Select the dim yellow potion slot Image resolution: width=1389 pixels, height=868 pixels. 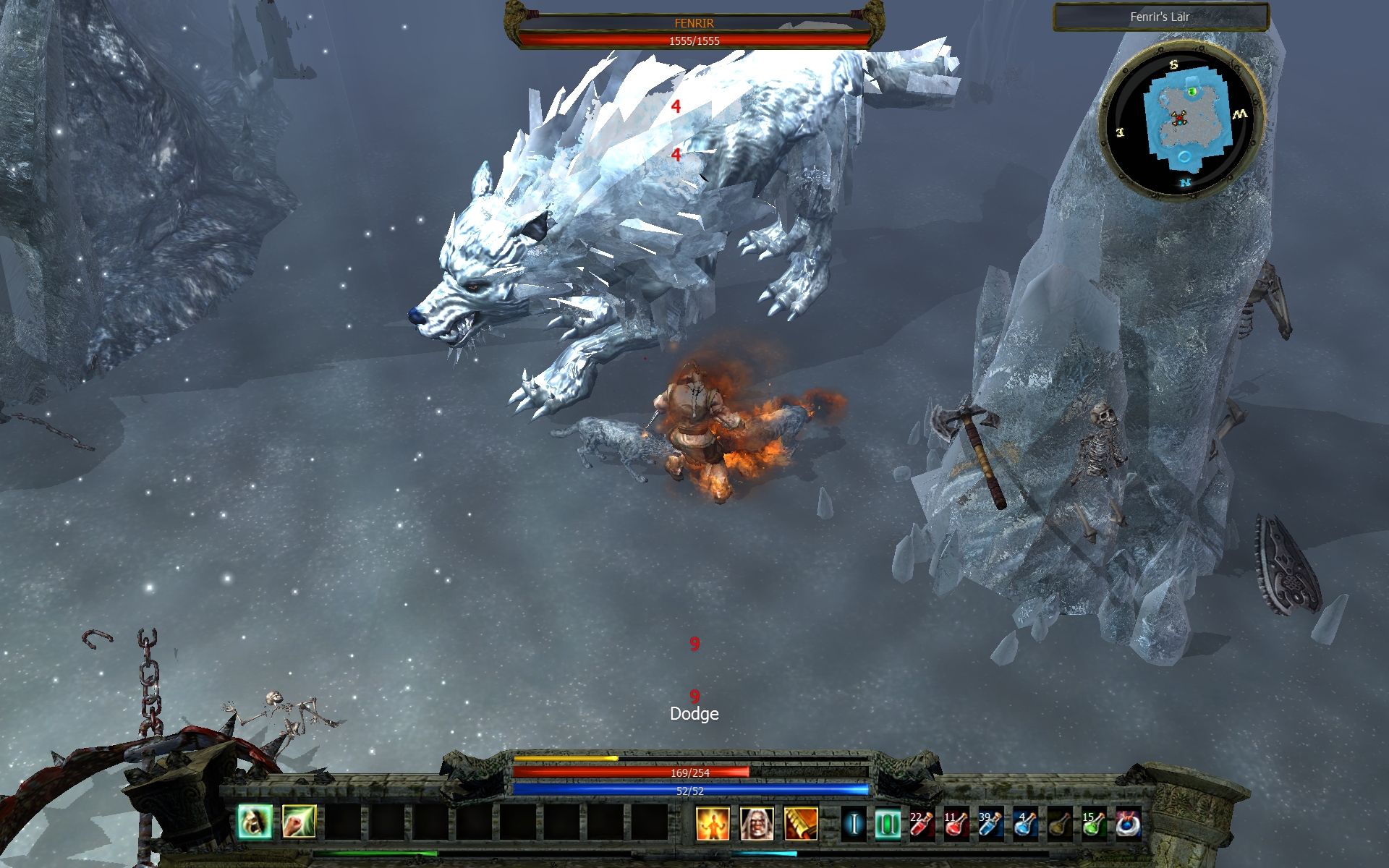pos(1060,824)
